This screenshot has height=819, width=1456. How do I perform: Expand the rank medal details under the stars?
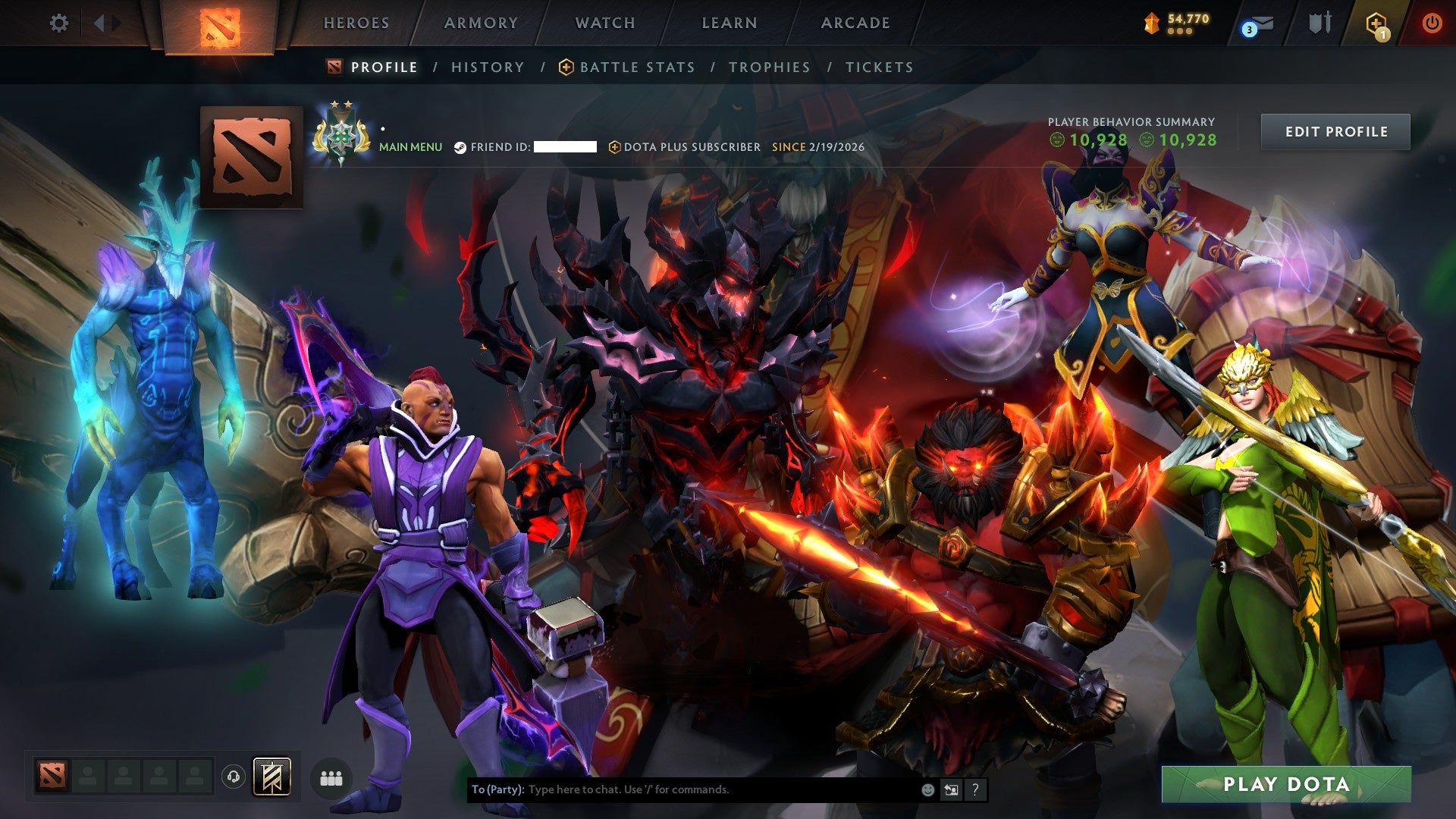click(x=342, y=136)
